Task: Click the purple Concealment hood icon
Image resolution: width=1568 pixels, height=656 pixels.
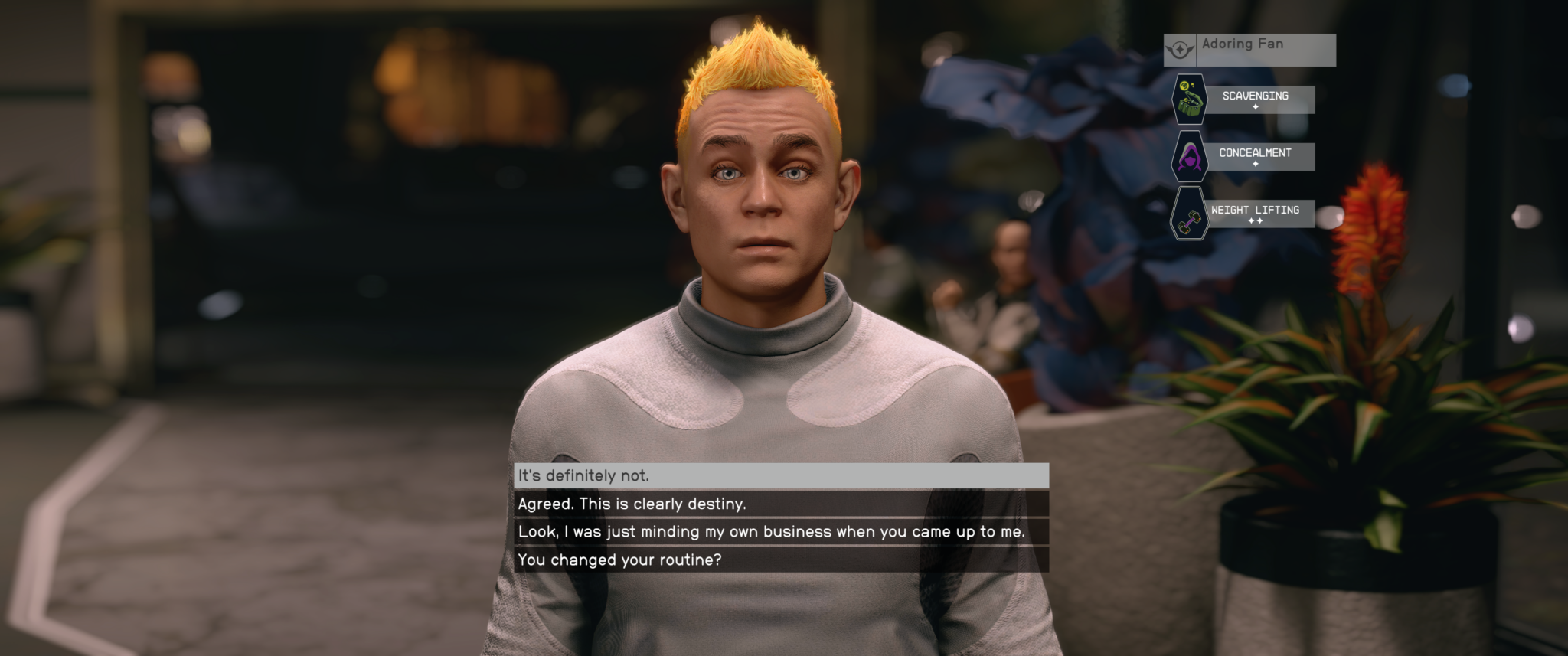Action: pos(1191,155)
